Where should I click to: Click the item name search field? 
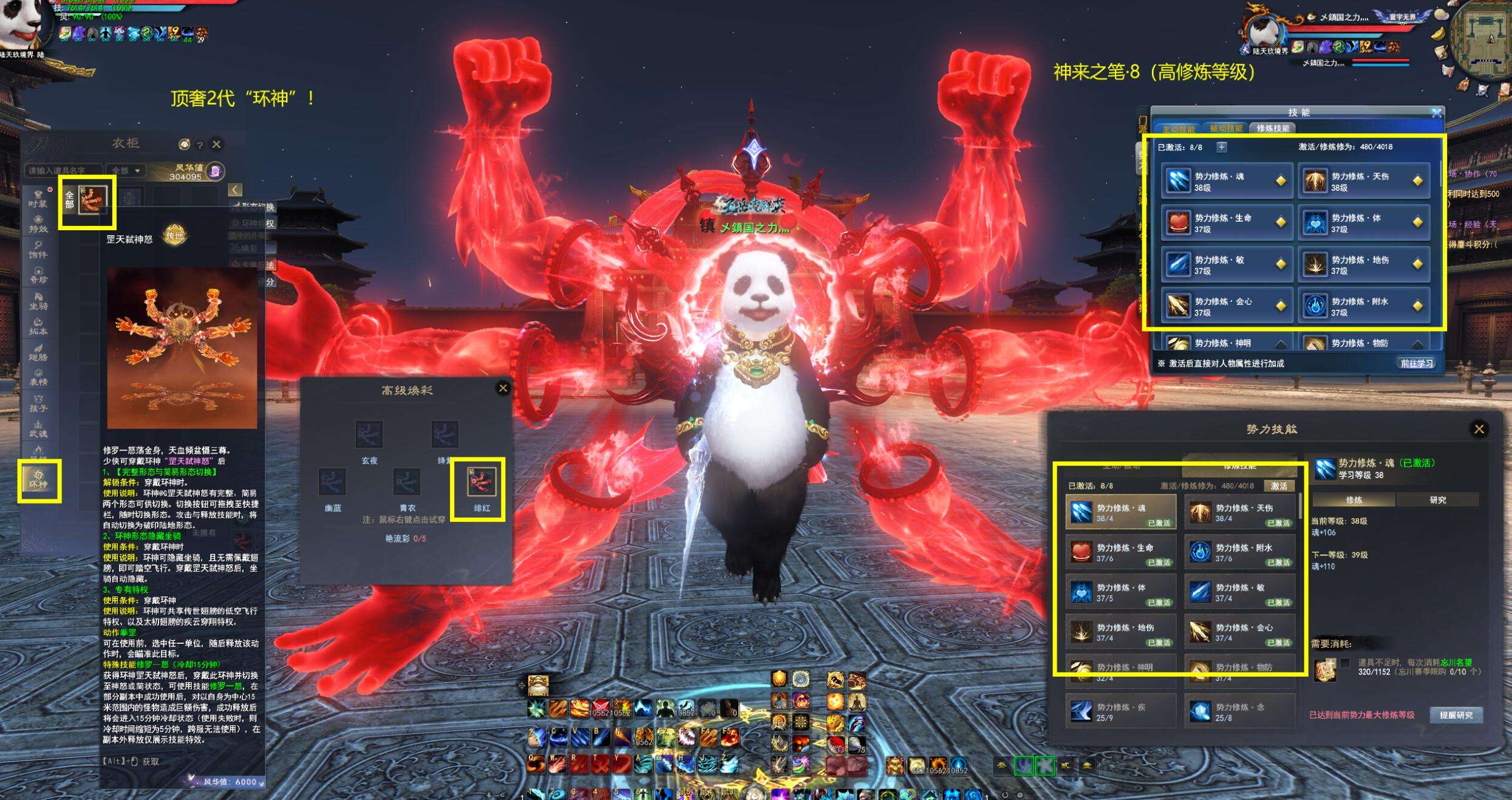pyautogui.click(x=63, y=171)
